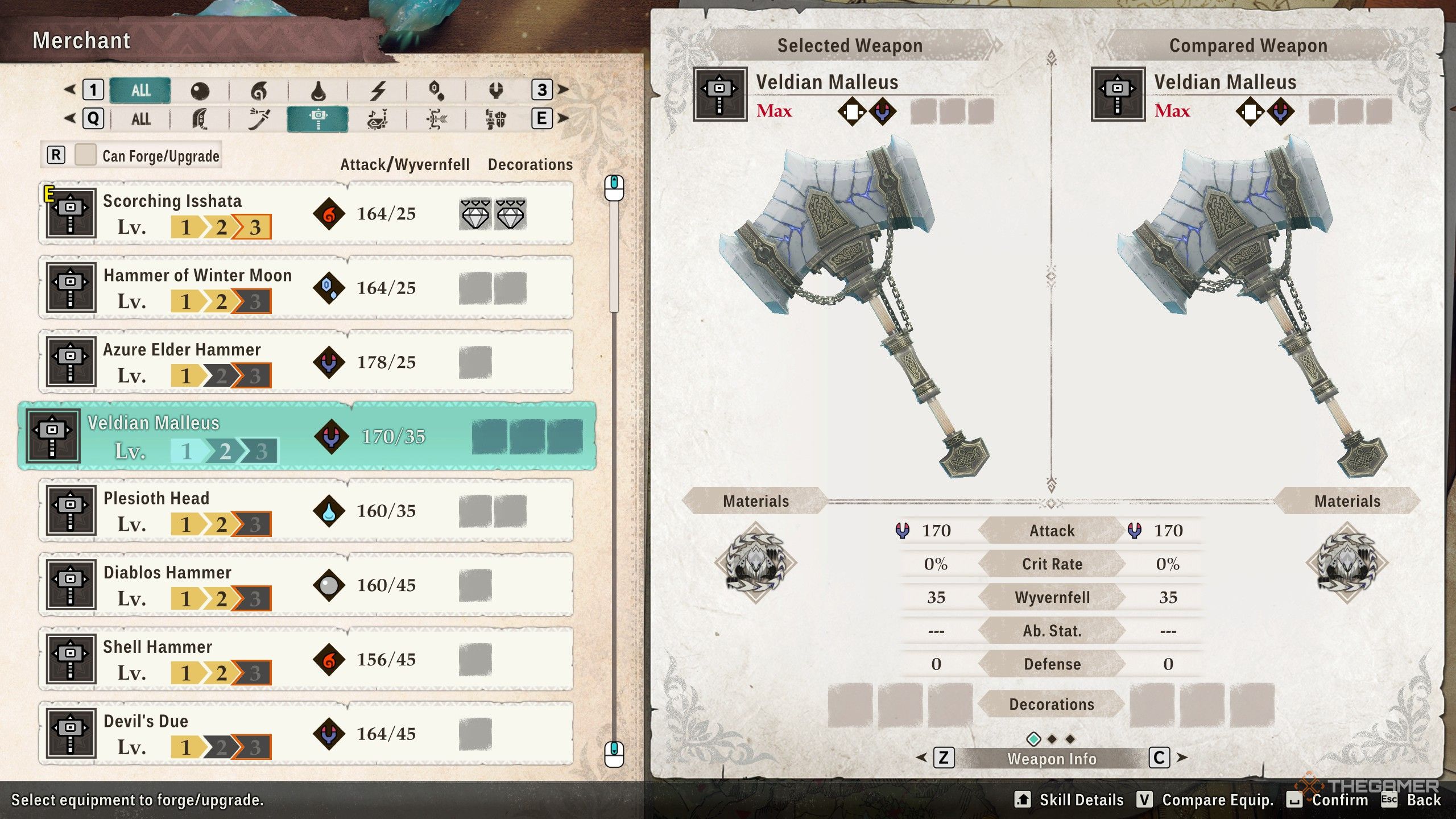Switch to the ALL element filter tab
The height and width of the screenshot is (819, 1456).
tap(140, 90)
